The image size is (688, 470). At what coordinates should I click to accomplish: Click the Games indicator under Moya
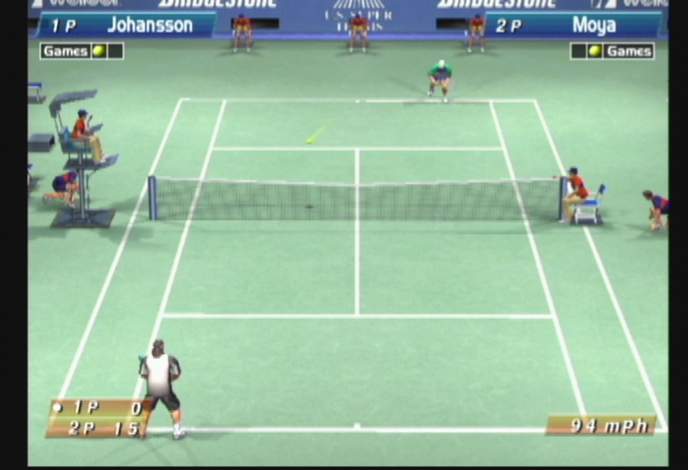click(x=612, y=51)
